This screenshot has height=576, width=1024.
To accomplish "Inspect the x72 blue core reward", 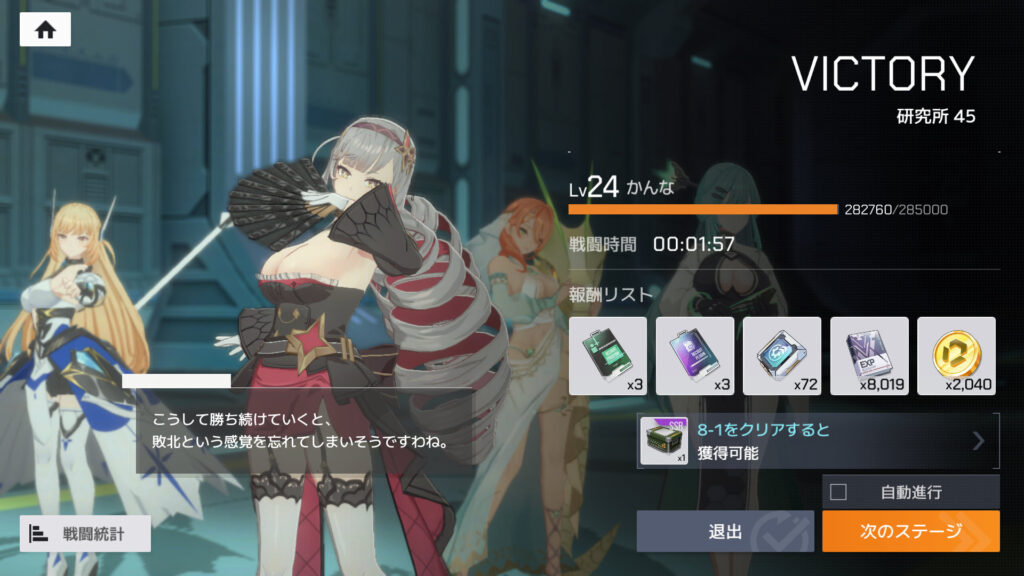I will coord(782,356).
